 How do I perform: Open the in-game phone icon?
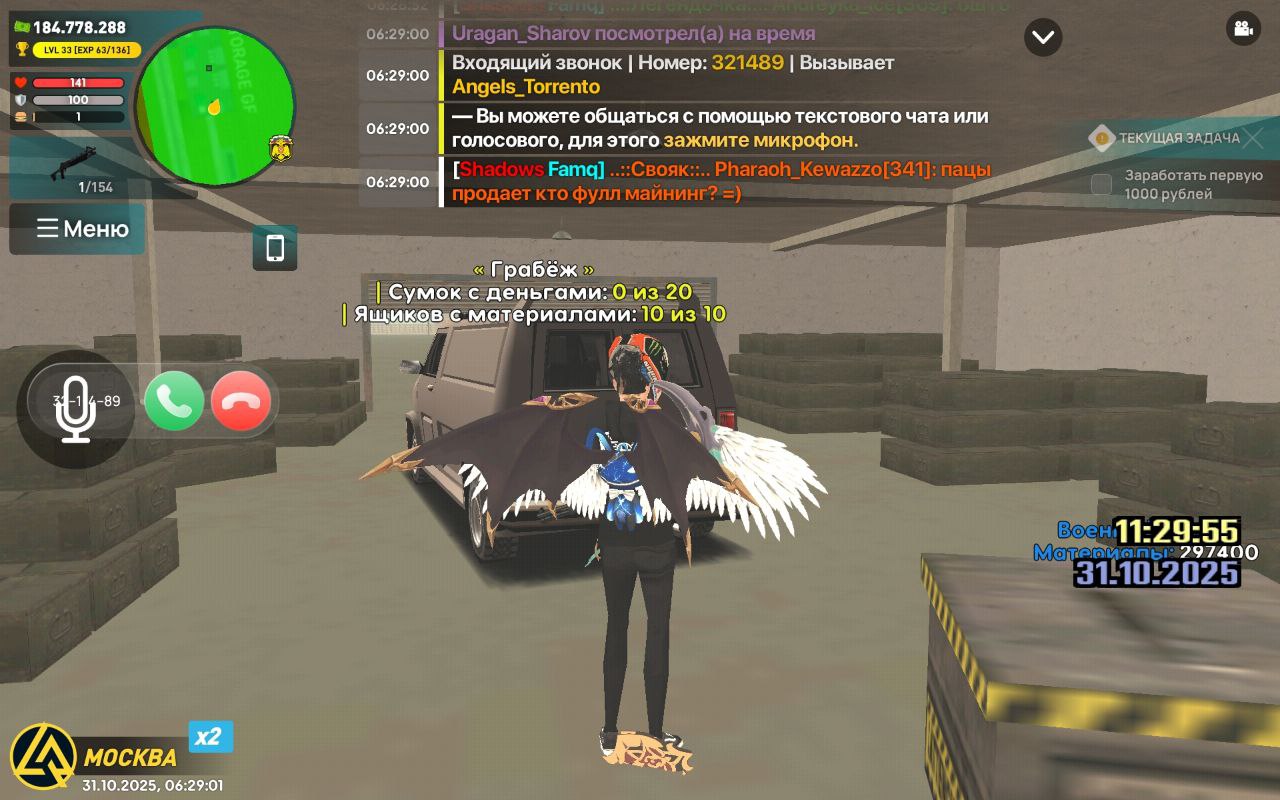coord(274,249)
